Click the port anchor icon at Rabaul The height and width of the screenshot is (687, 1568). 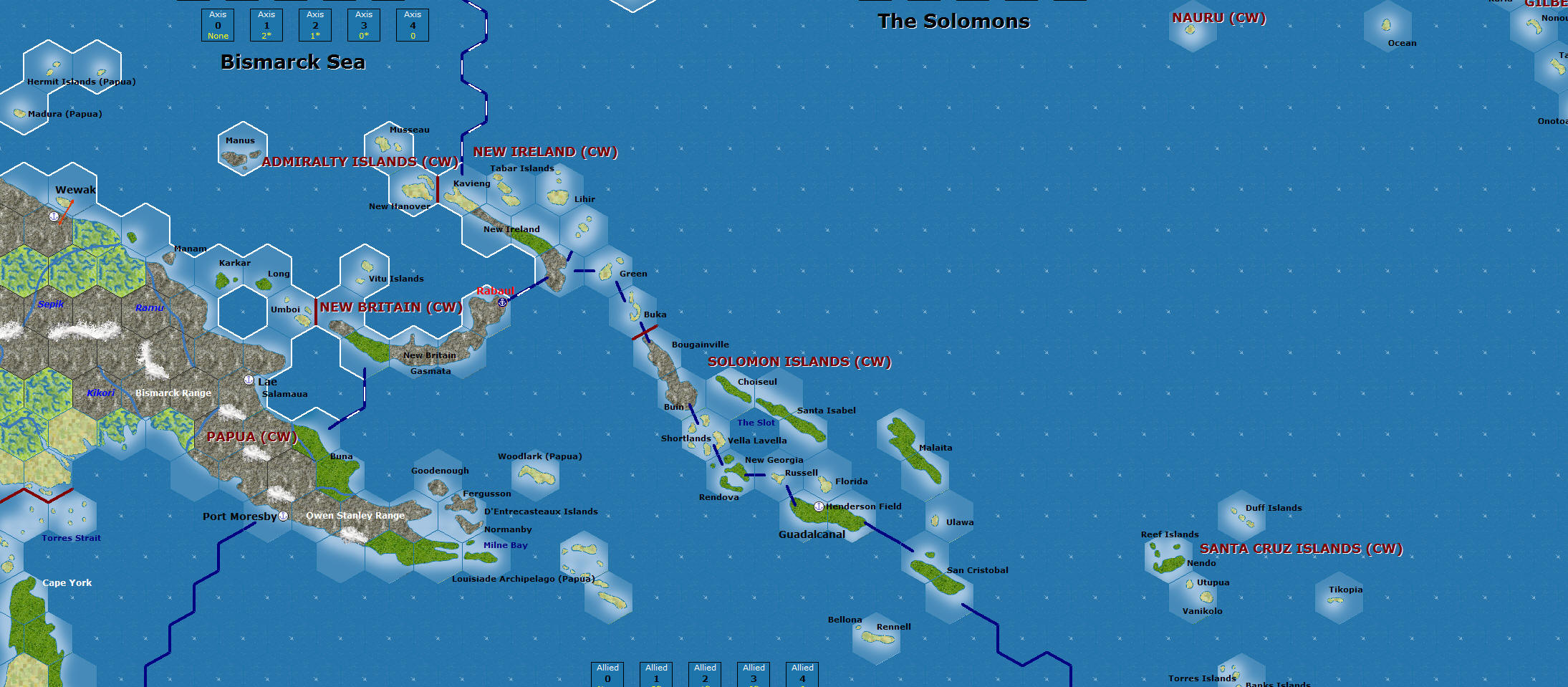click(501, 302)
